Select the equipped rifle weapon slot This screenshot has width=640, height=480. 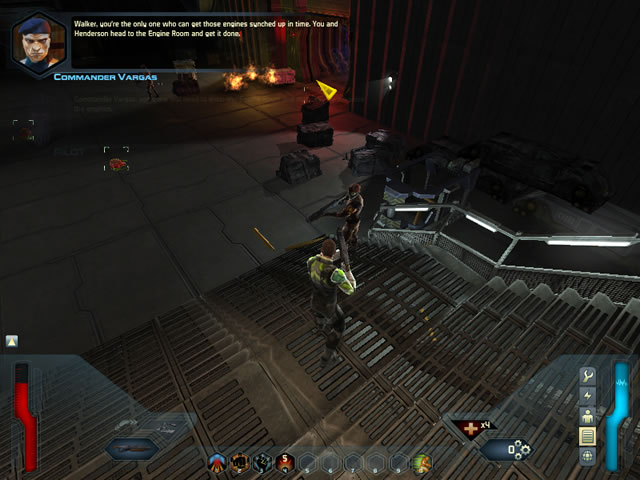(x=132, y=449)
